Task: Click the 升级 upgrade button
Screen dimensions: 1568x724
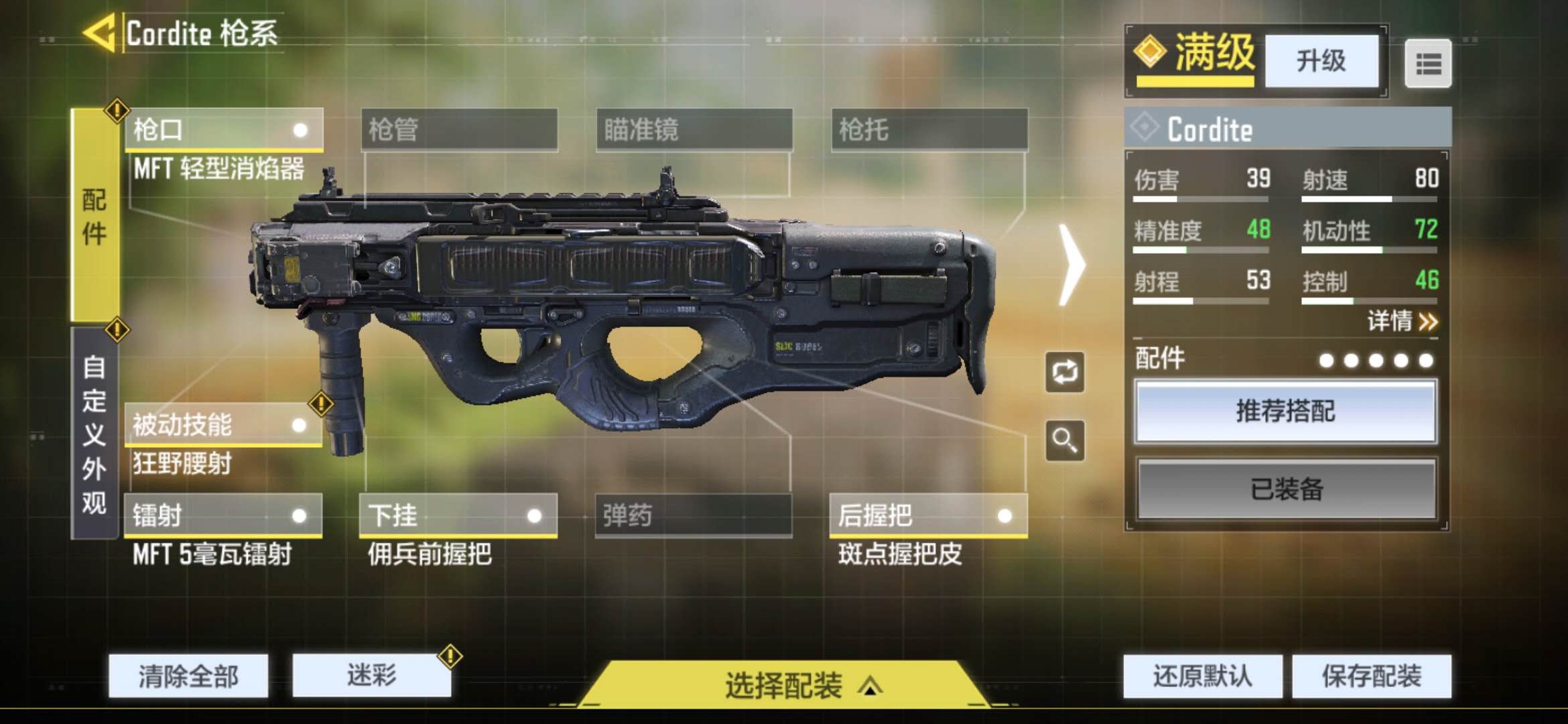Action: [x=1321, y=61]
